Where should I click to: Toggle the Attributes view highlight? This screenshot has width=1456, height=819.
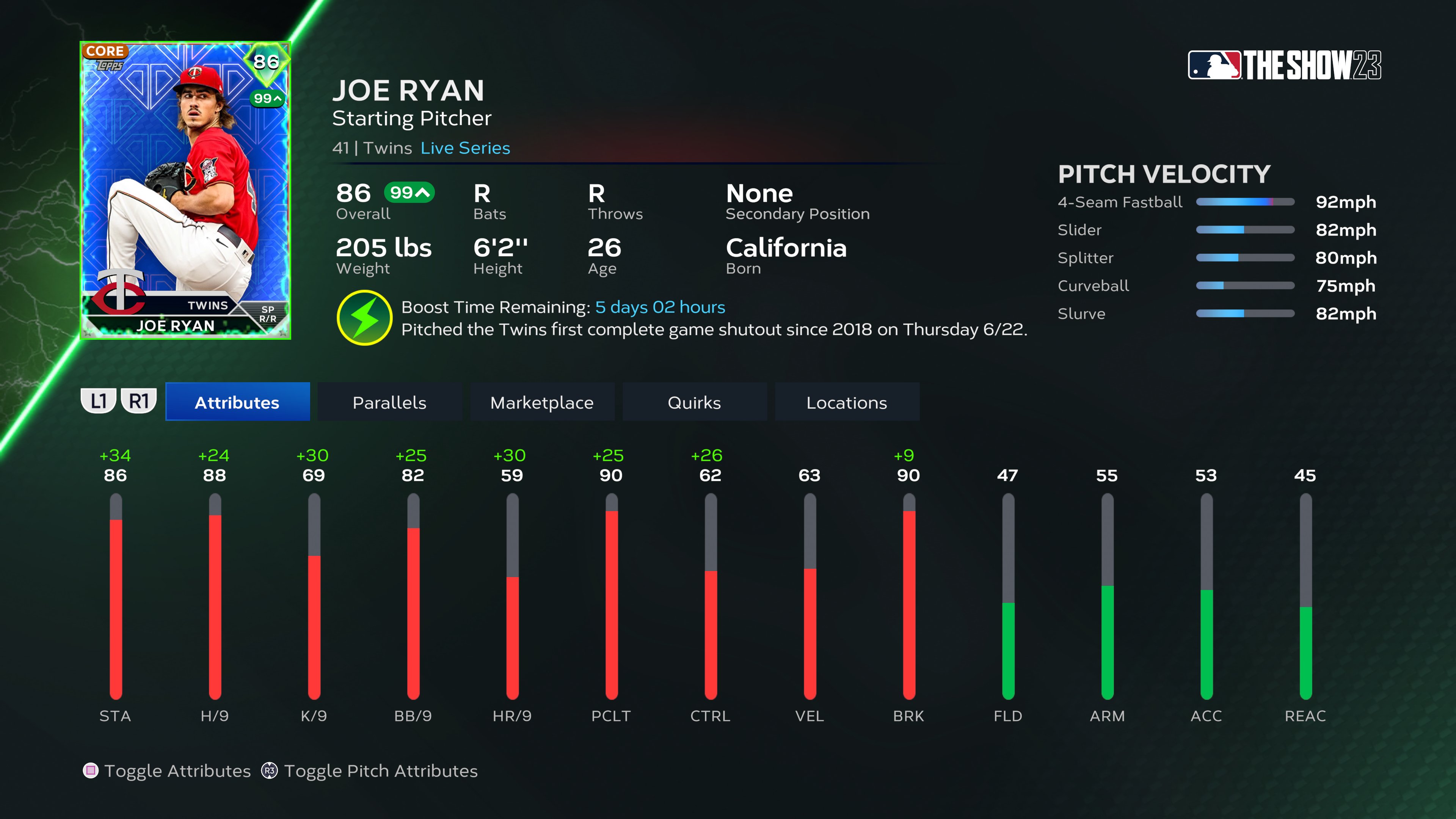pyautogui.click(x=237, y=402)
